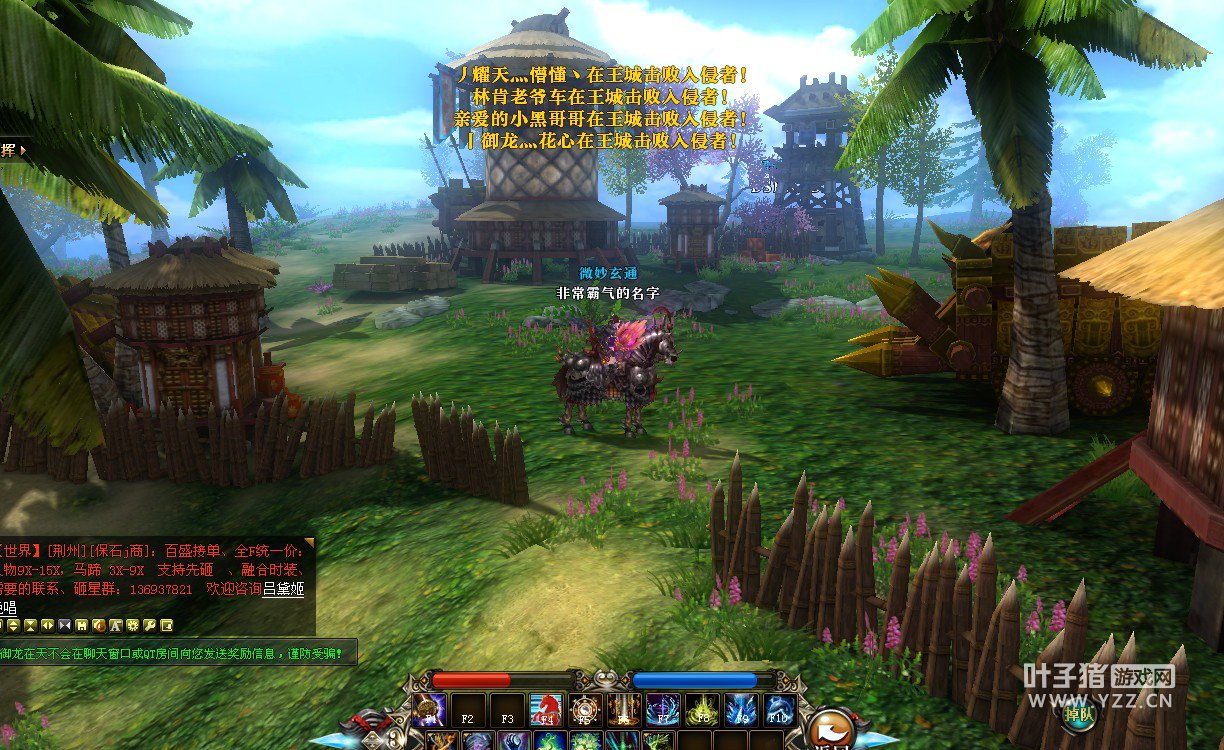
Task: Open the 掉队 round button
Action: [1079, 714]
